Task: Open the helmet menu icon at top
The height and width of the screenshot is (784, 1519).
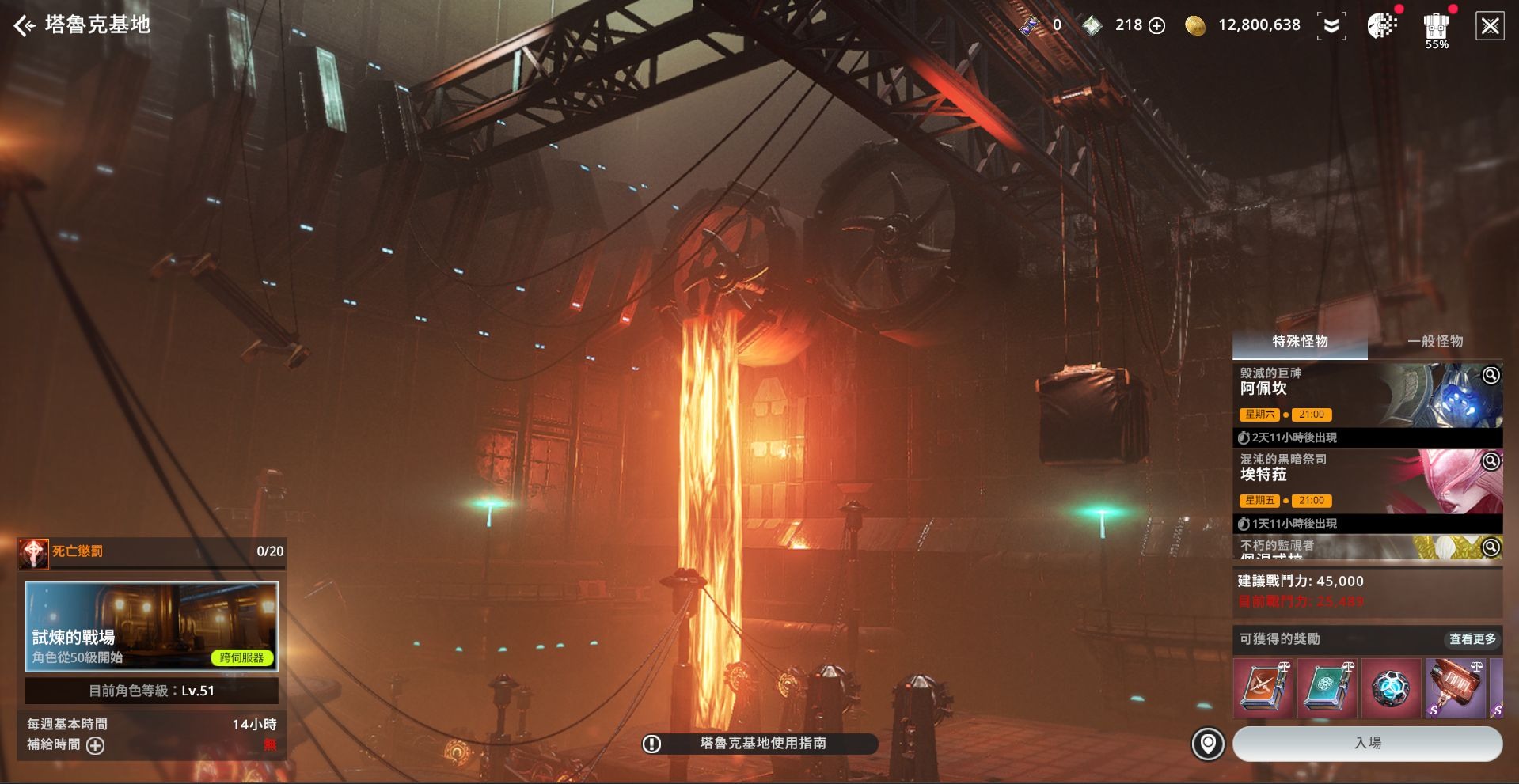Action: [x=1381, y=26]
